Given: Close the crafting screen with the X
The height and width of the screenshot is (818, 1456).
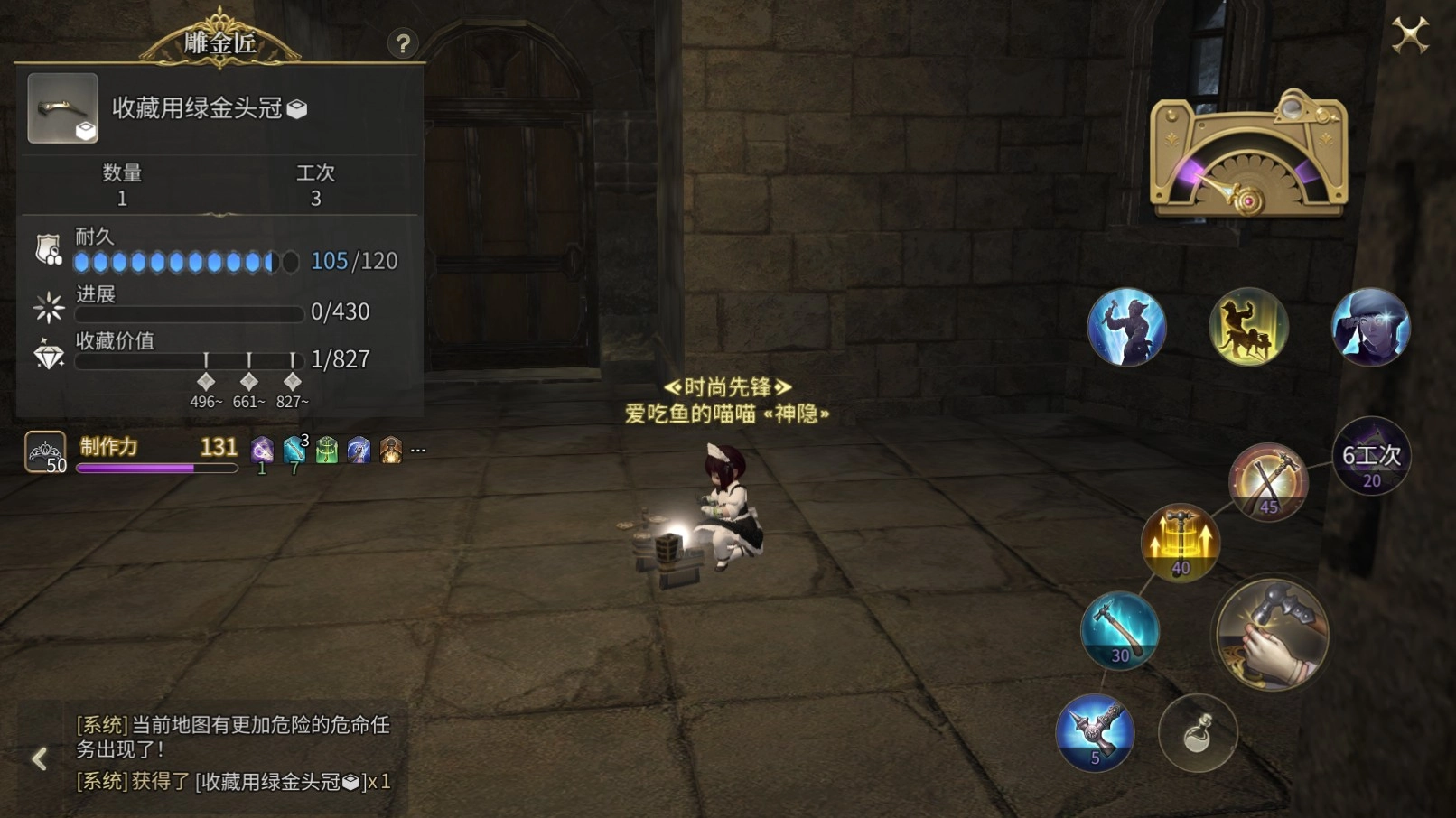Looking at the screenshot, I should (1409, 36).
